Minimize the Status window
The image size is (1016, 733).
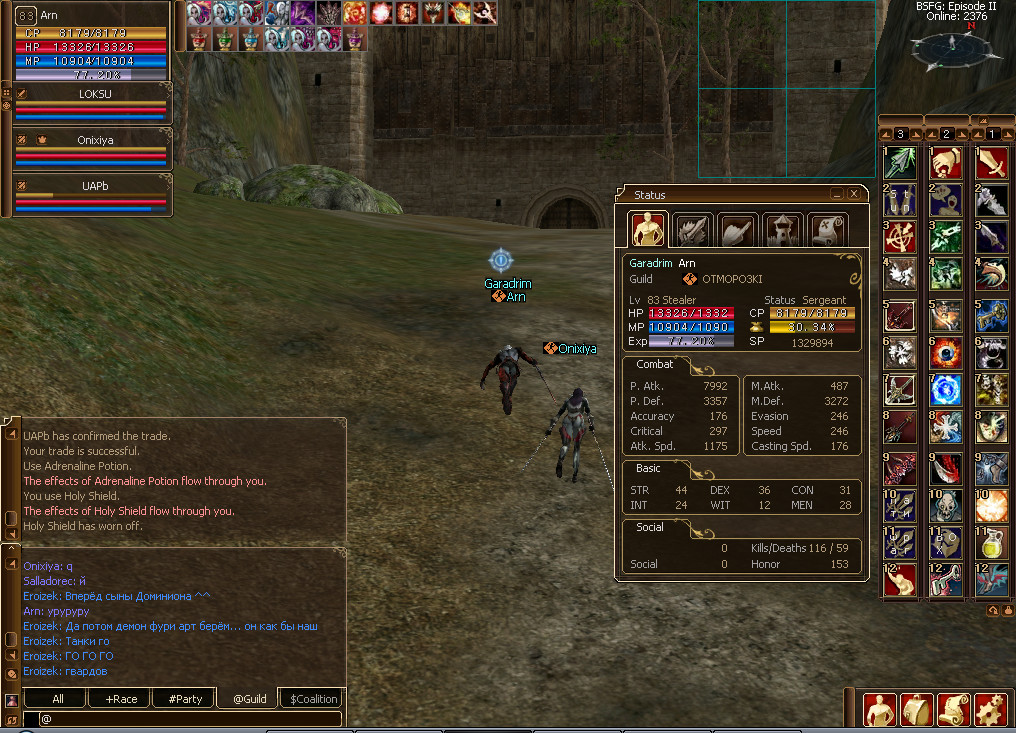tap(837, 194)
